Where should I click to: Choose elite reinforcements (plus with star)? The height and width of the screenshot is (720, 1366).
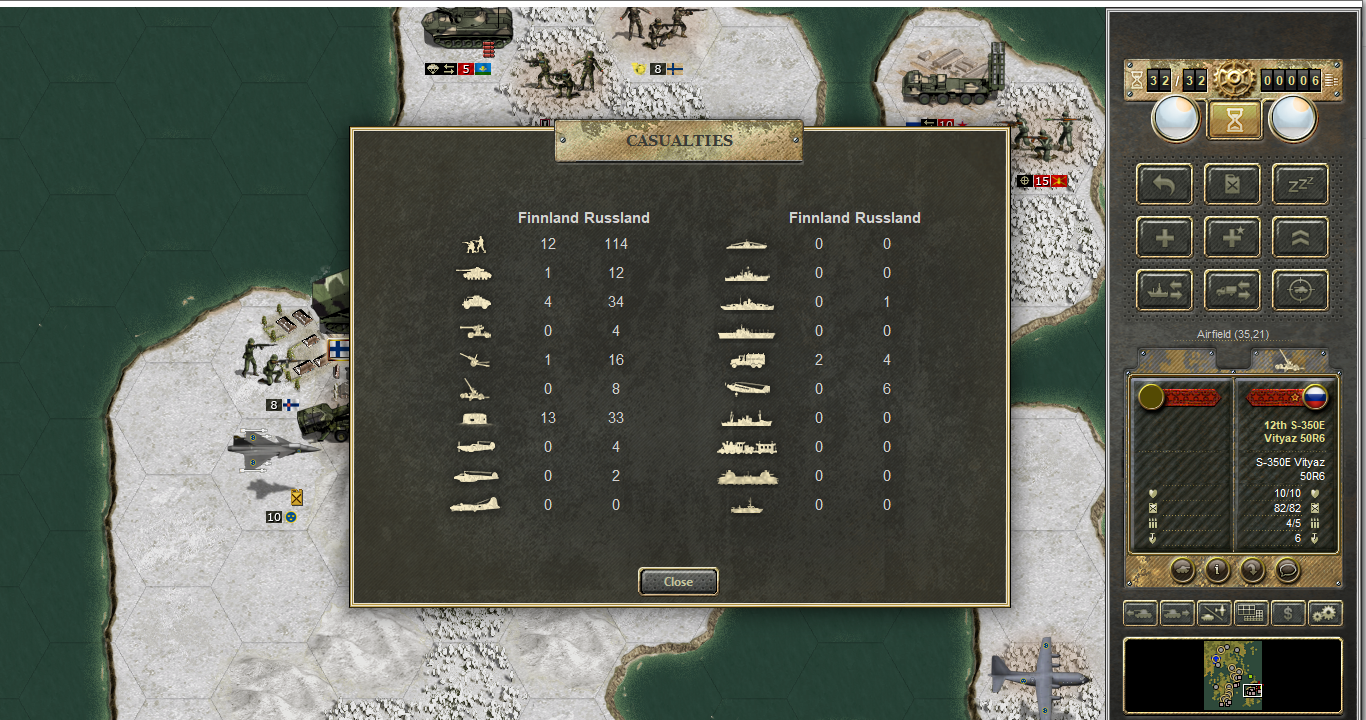[1232, 237]
